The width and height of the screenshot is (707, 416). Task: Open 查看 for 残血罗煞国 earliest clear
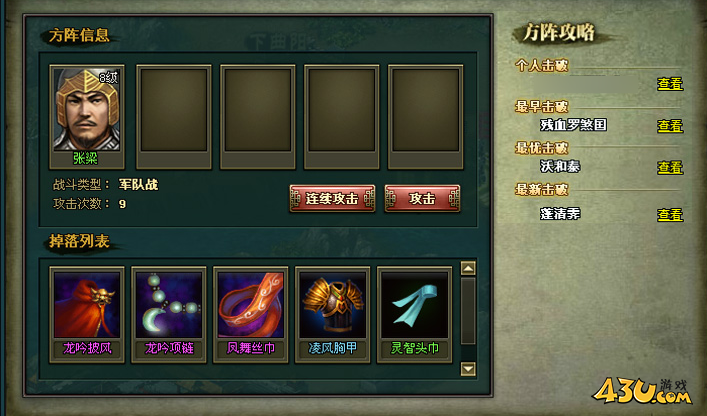pyautogui.click(x=670, y=126)
